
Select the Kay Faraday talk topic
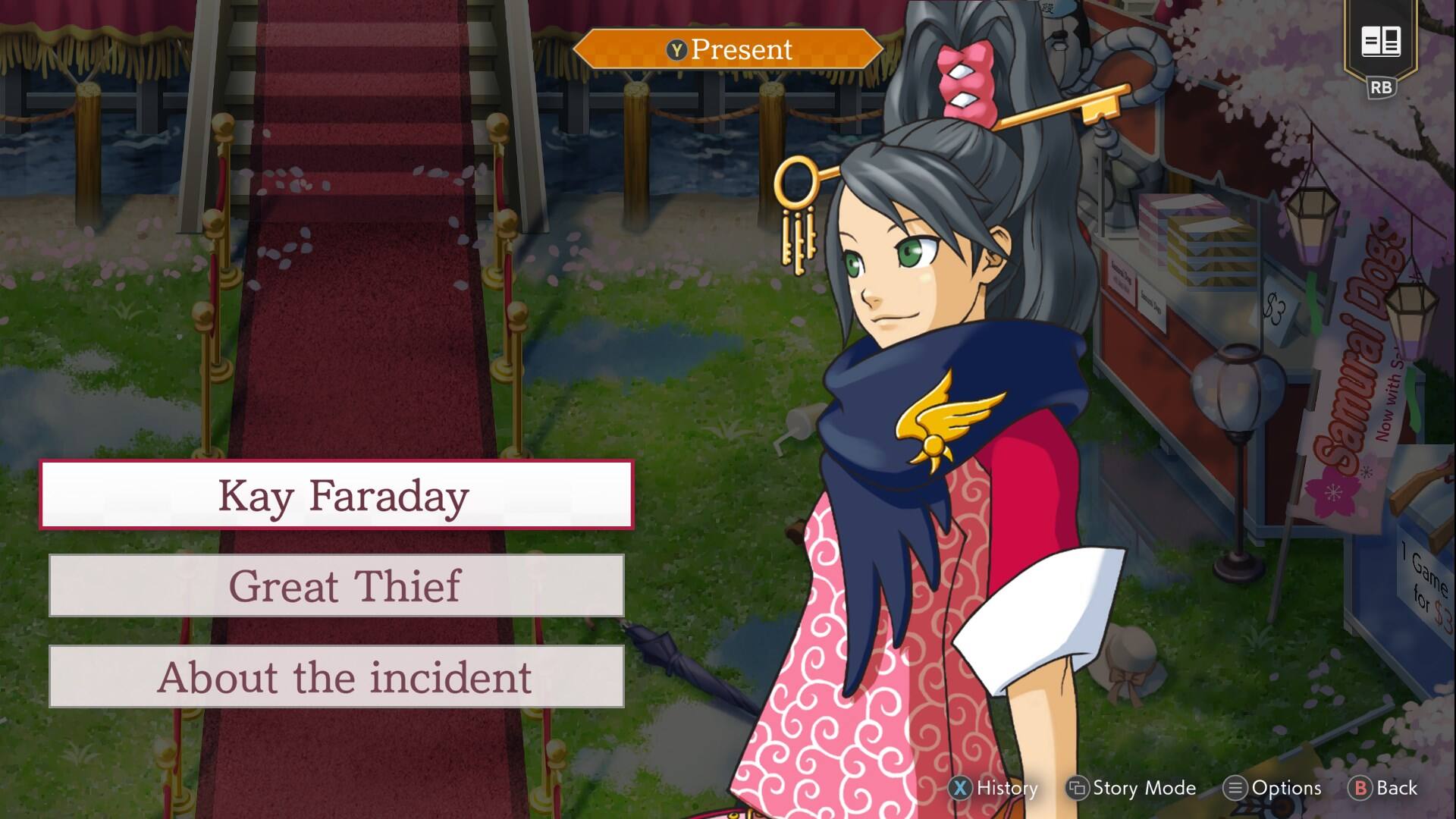340,495
